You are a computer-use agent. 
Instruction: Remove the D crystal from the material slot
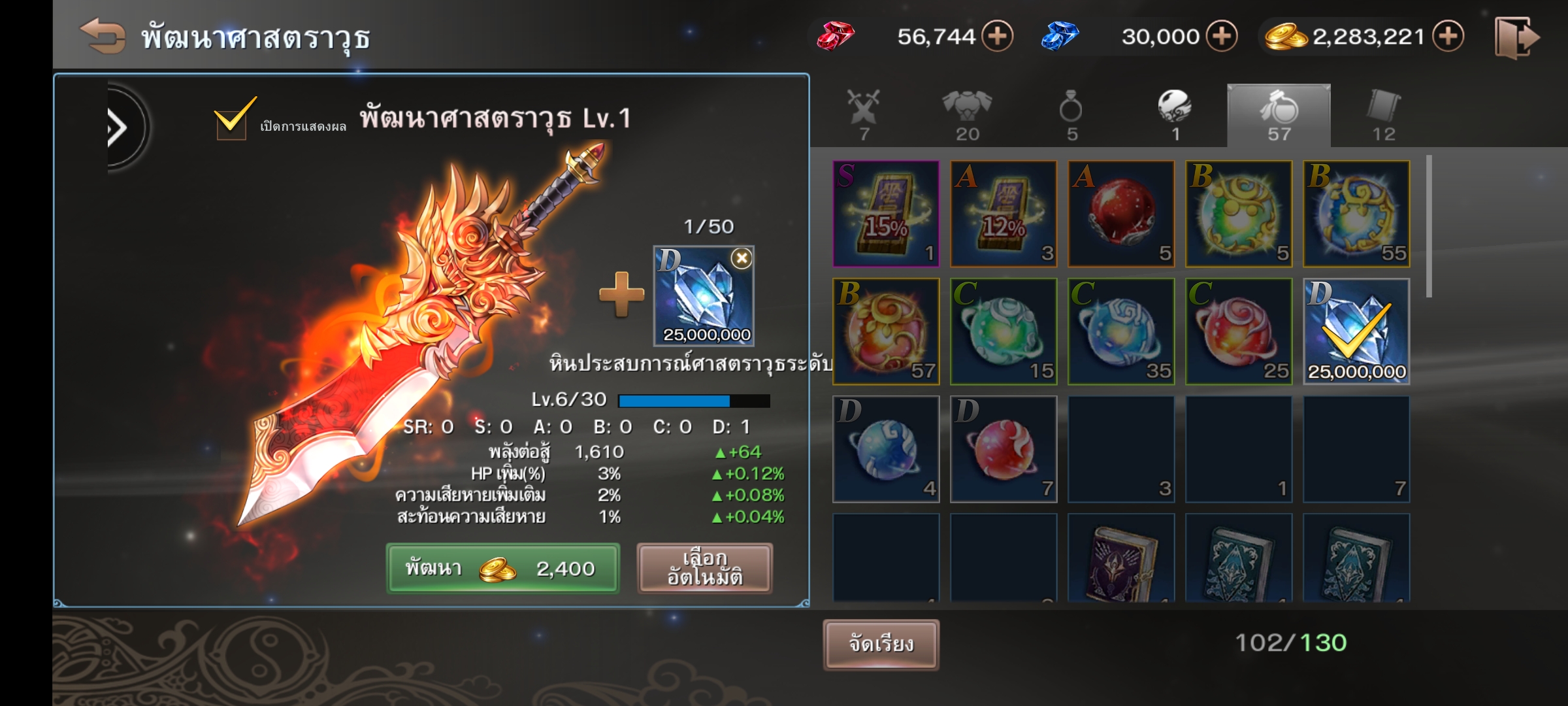(742, 258)
